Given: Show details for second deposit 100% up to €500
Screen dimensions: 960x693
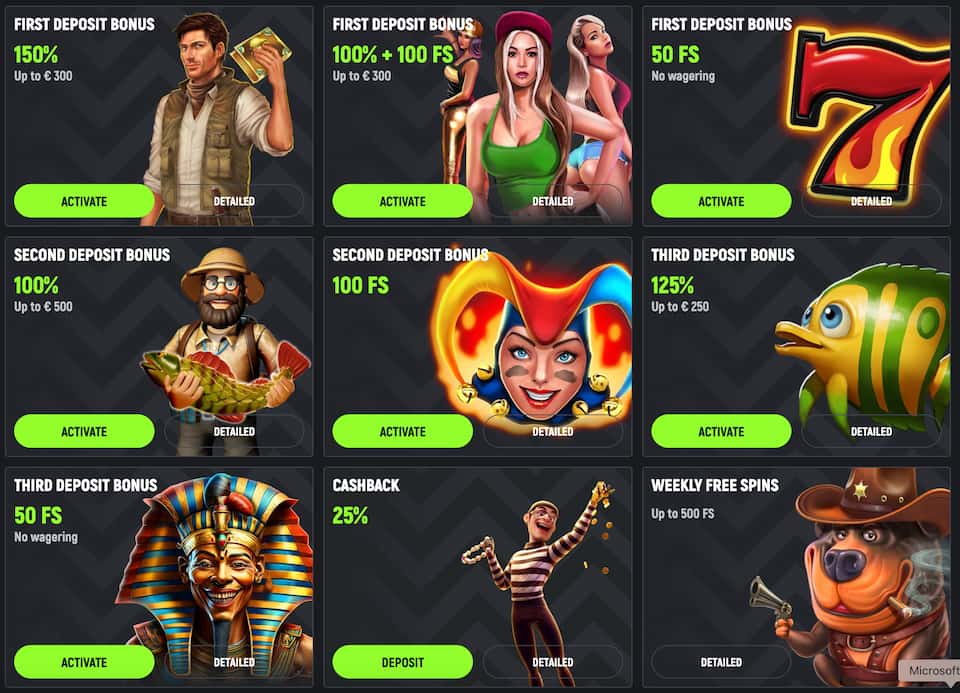Looking at the screenshot, I should (234, 432).
